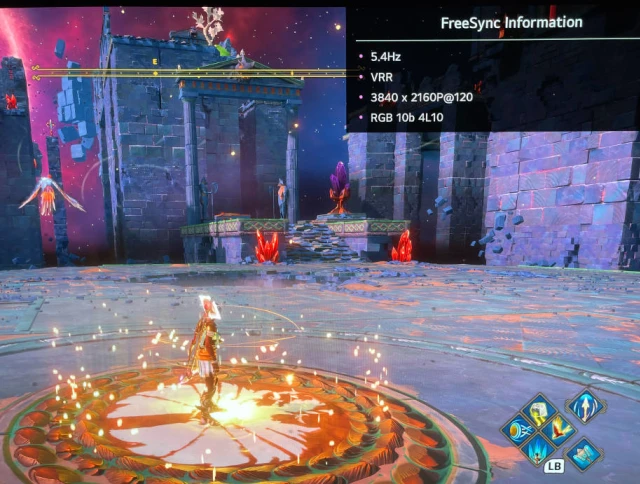Activate the Hephaistos hammer ability icon
Image resolution: width=640 pixels, height=484 pixels.
coord(539,409)
